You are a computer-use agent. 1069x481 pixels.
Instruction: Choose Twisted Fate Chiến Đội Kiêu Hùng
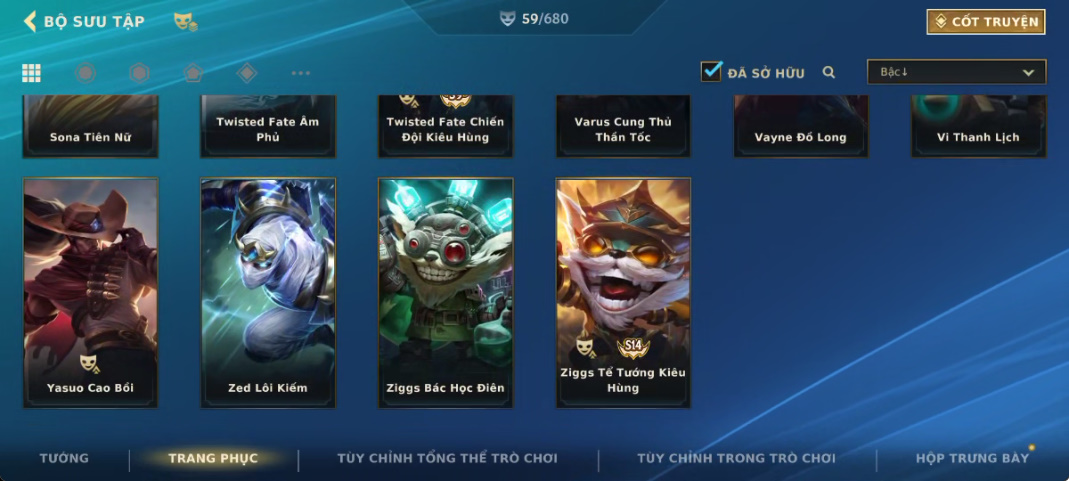tap(445, 126)
